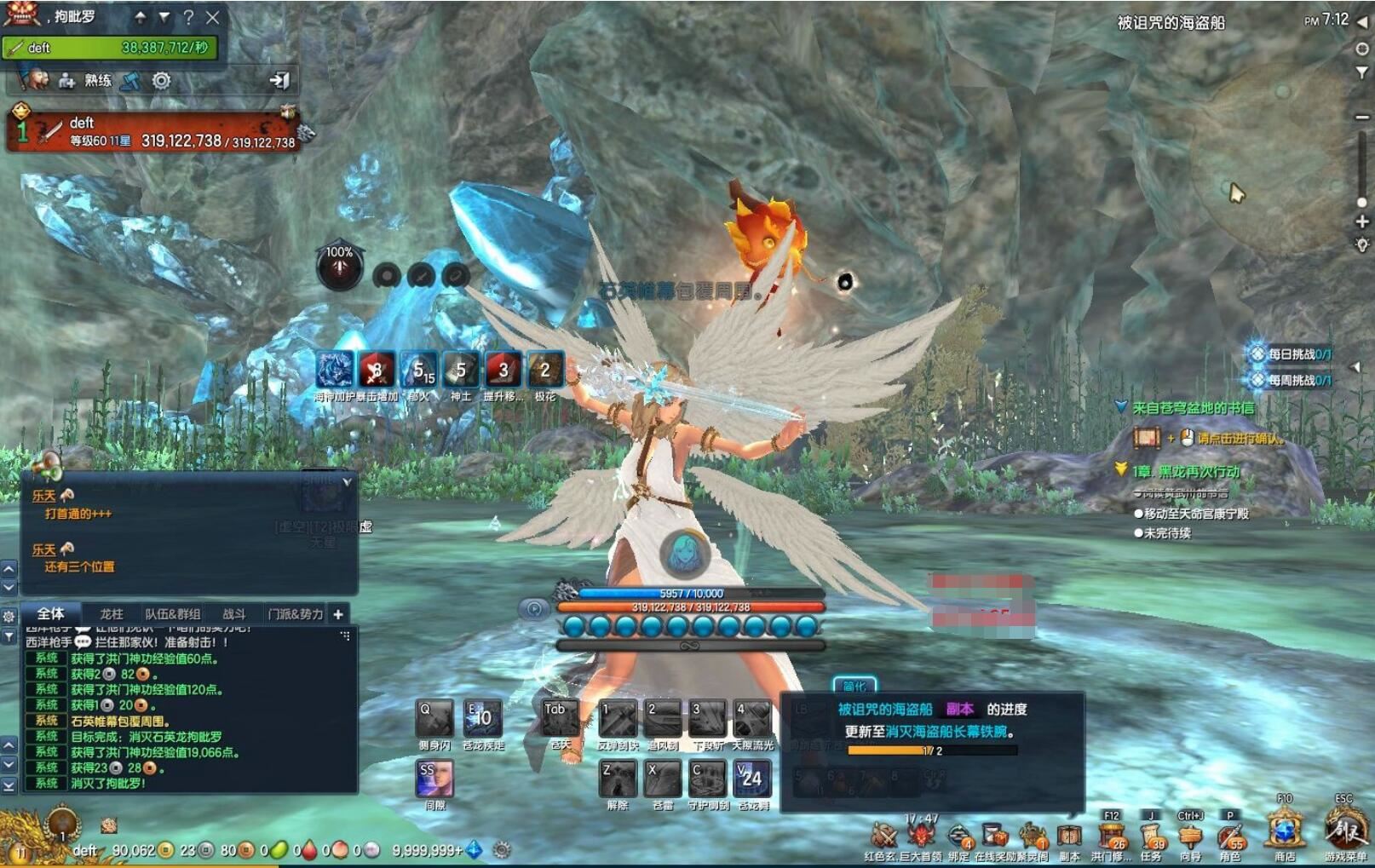Use the 守护御剑 skill
Viewport: 1375px width, 868px height.
click(708, 779)
